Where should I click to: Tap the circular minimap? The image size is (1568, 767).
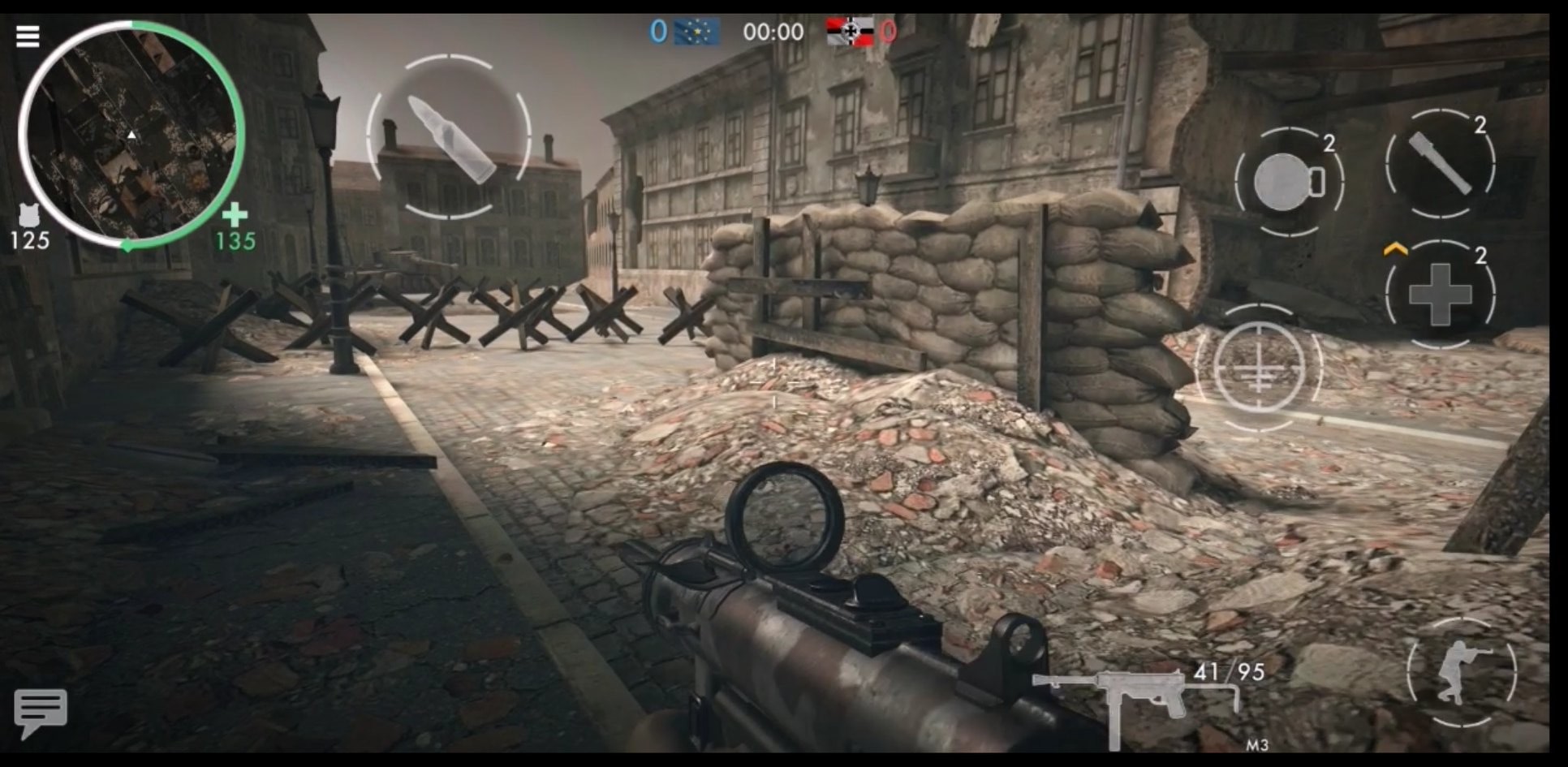[131, 134]
